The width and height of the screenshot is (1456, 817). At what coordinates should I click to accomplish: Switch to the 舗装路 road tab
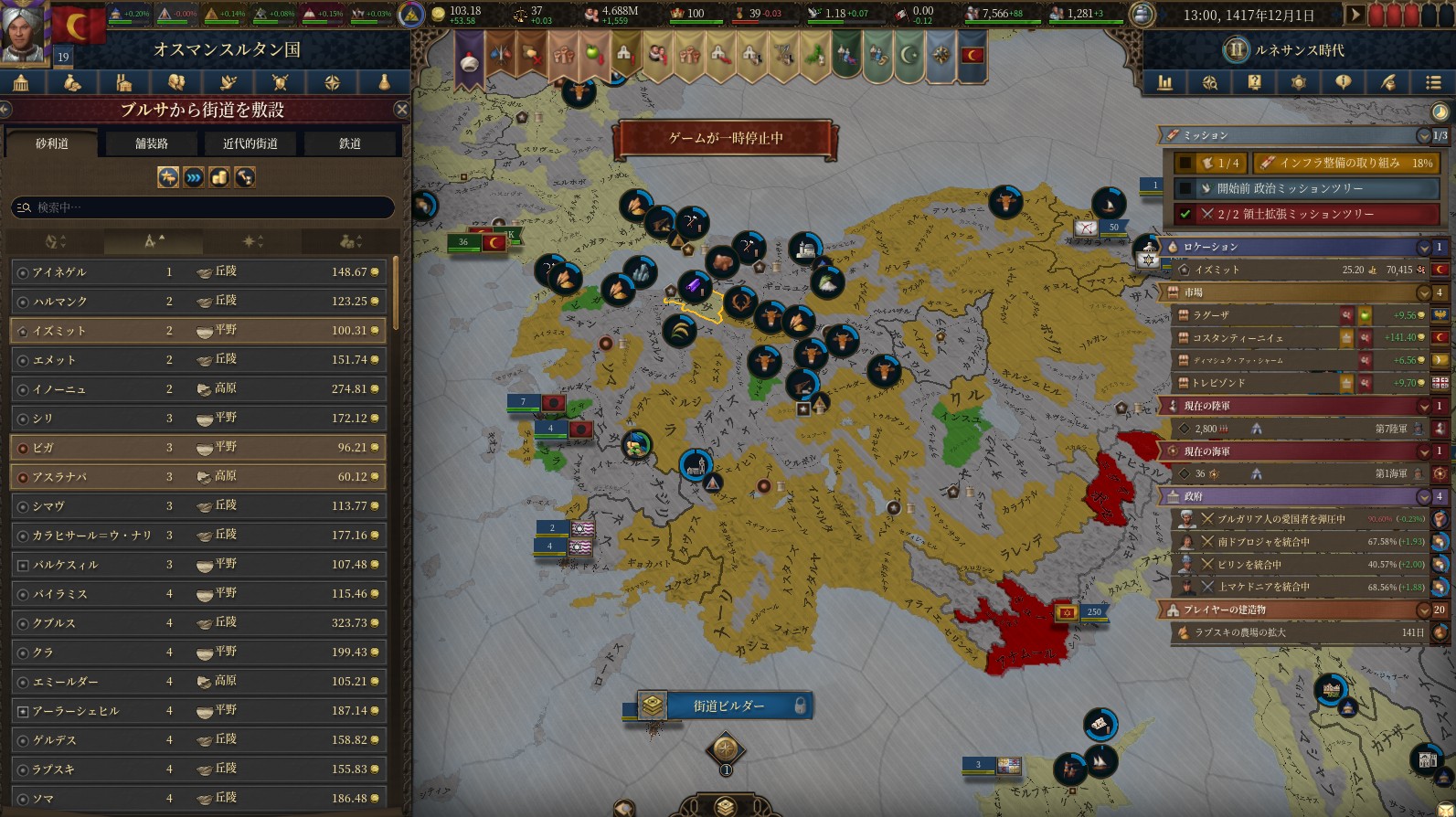pos(152,143)
